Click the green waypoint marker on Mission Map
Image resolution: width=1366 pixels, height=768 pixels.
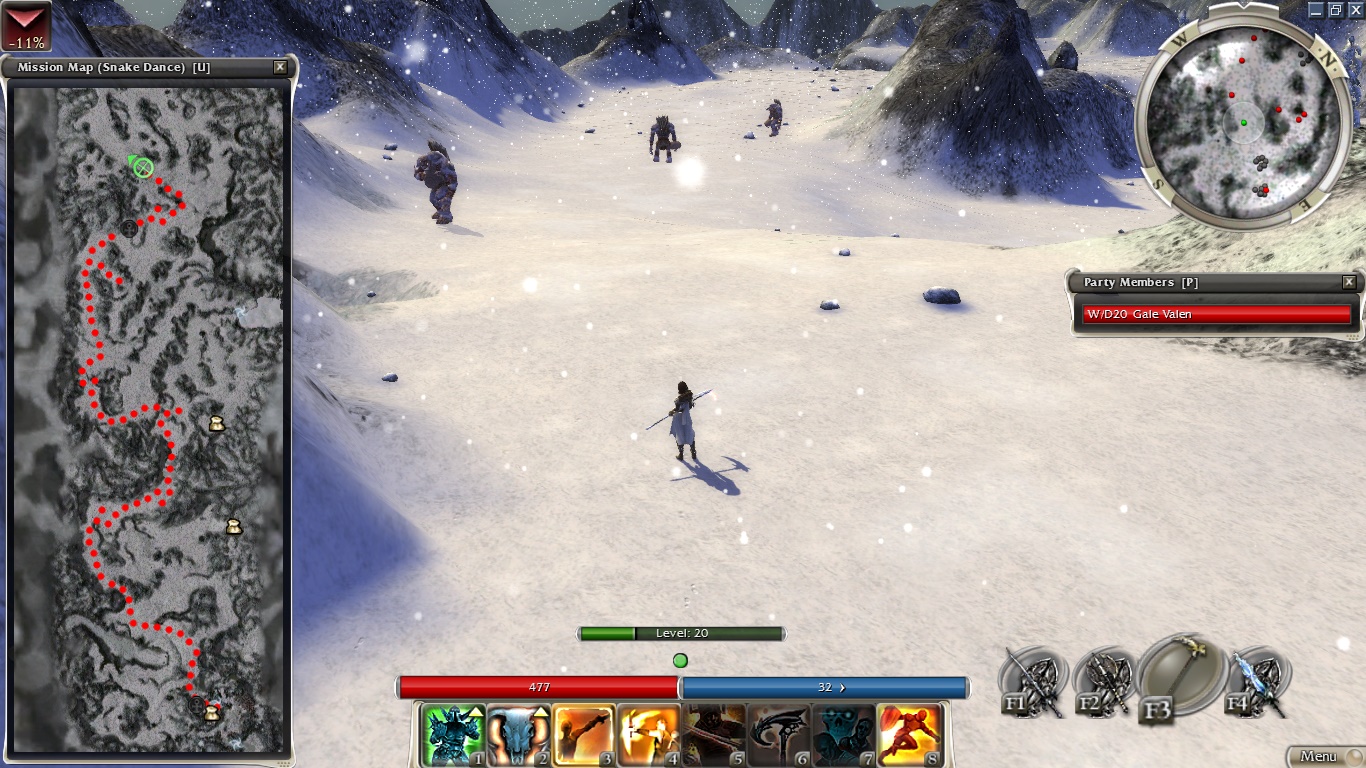(x=143, y=167)
